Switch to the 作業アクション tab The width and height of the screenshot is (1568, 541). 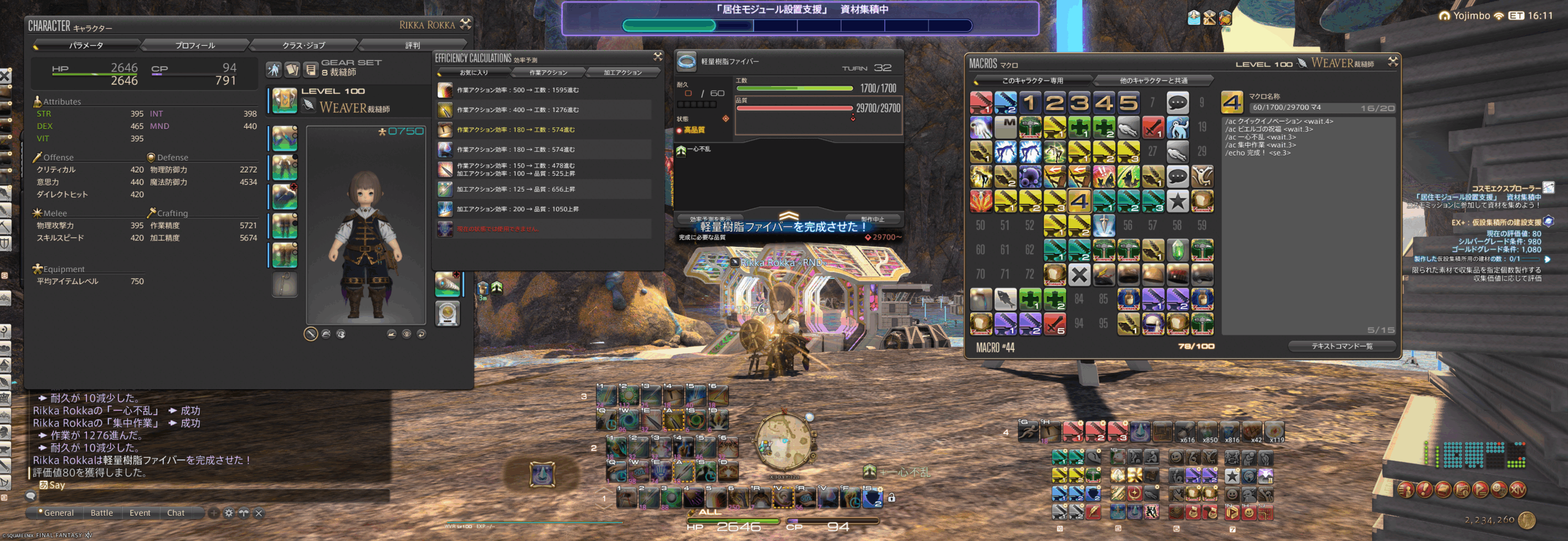pyautogui.click(x=548, y=73)
